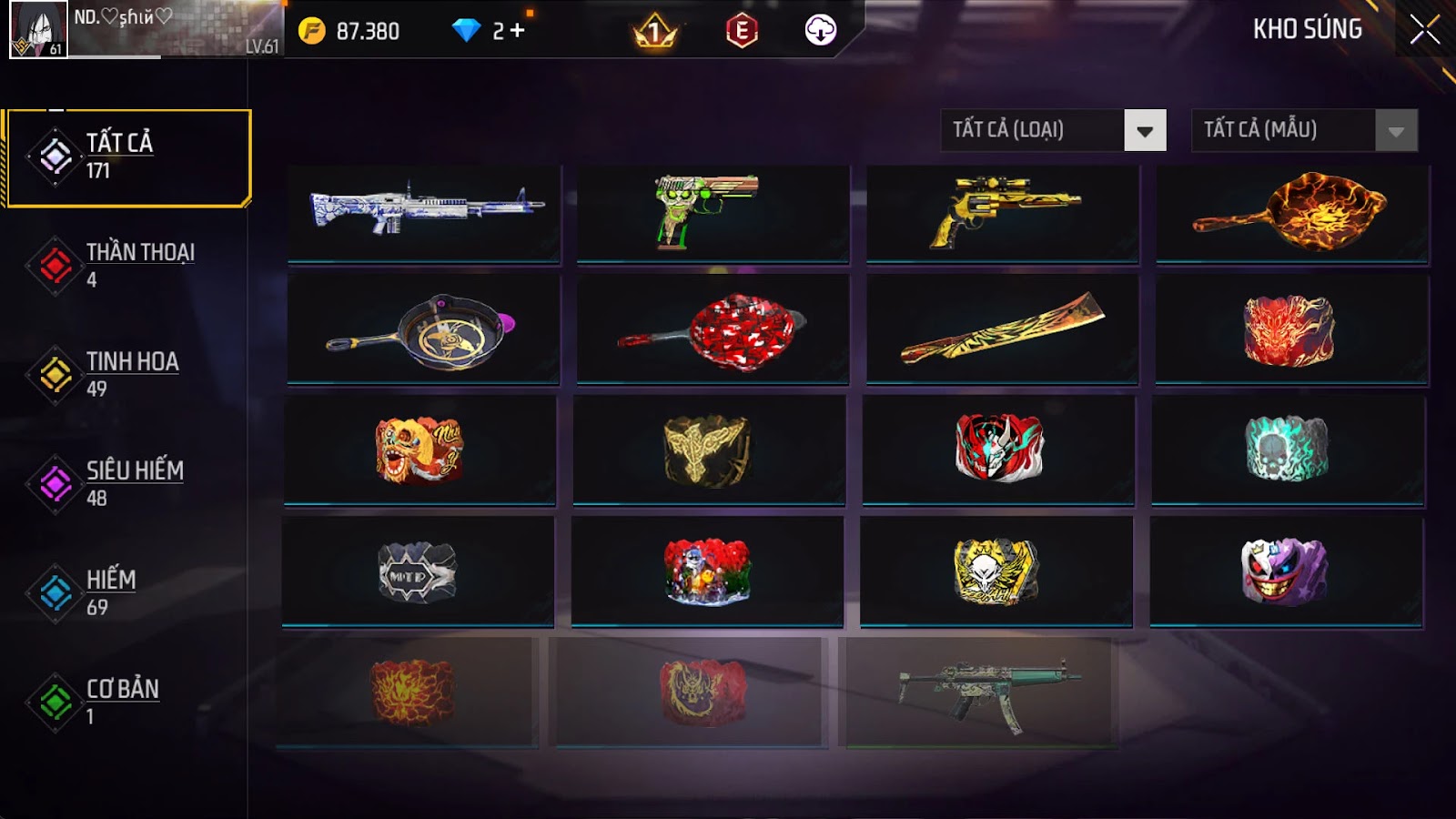Select the blue-white machine gun skin
1456x819 pixels.
[424, 213]
